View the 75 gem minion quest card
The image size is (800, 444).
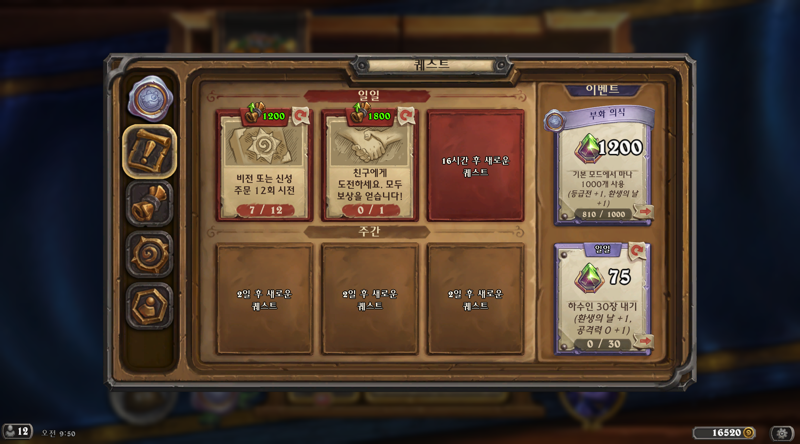600,295
